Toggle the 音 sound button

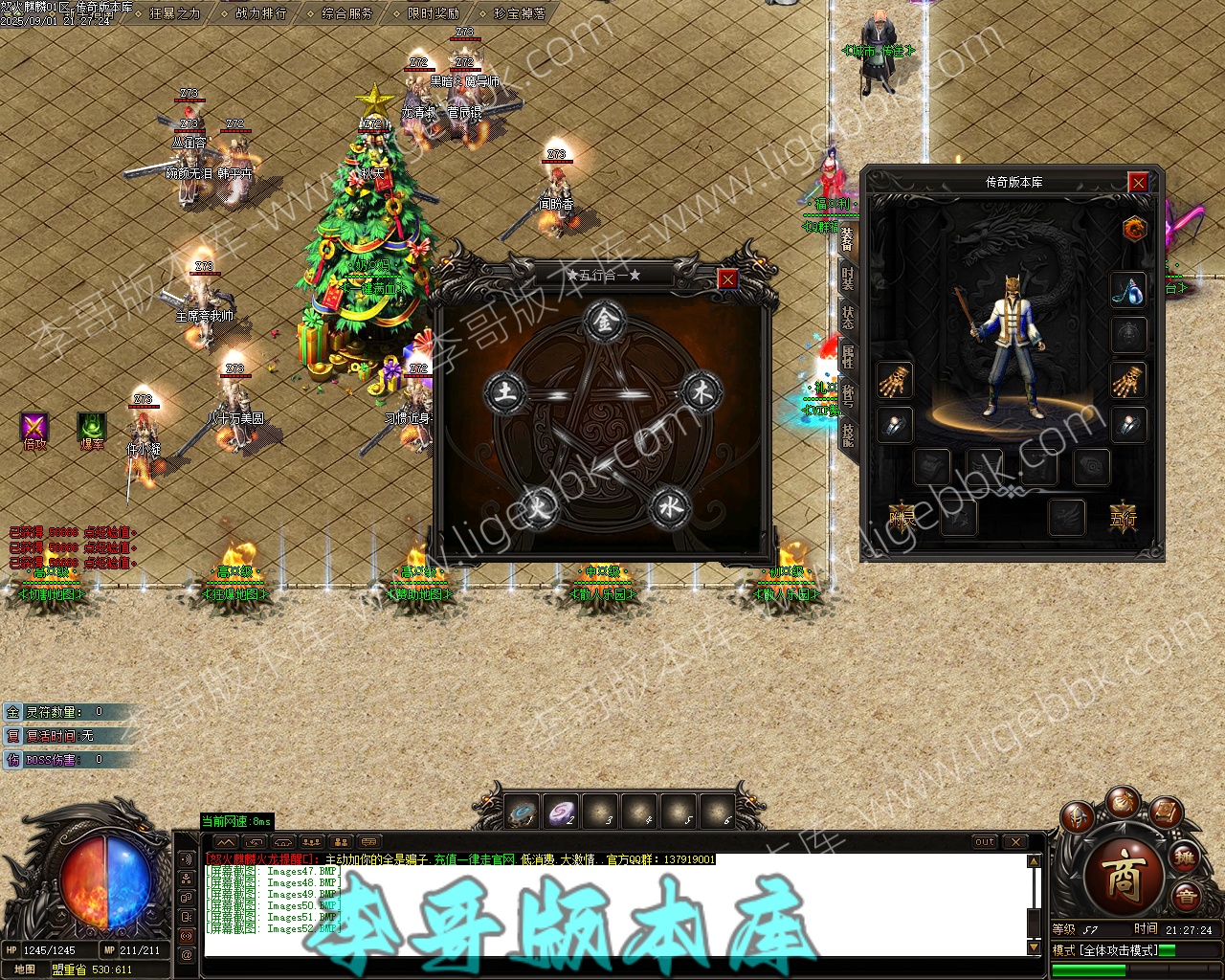[1187, 897]
